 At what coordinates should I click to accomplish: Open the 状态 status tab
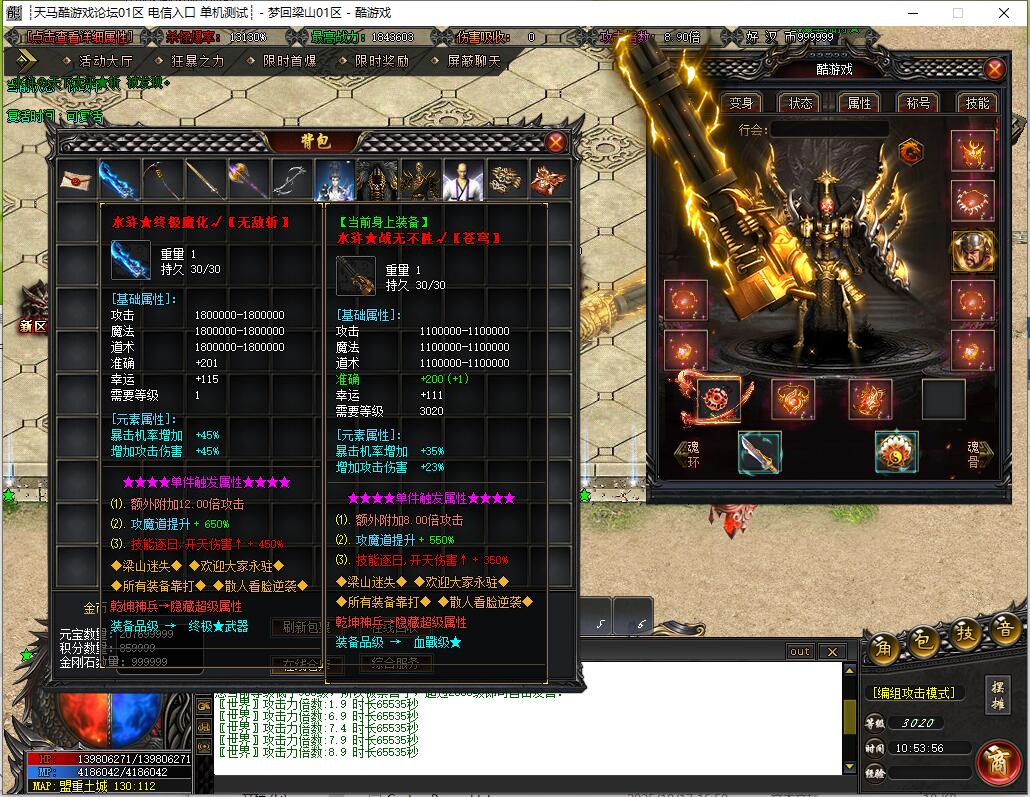801,103
